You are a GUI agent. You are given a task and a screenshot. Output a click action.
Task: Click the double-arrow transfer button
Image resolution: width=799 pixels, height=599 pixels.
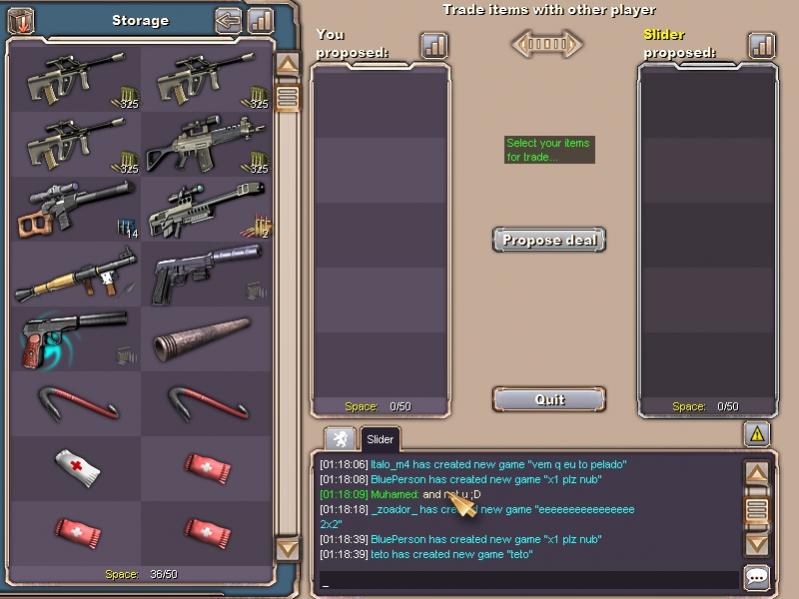point(547,44)
